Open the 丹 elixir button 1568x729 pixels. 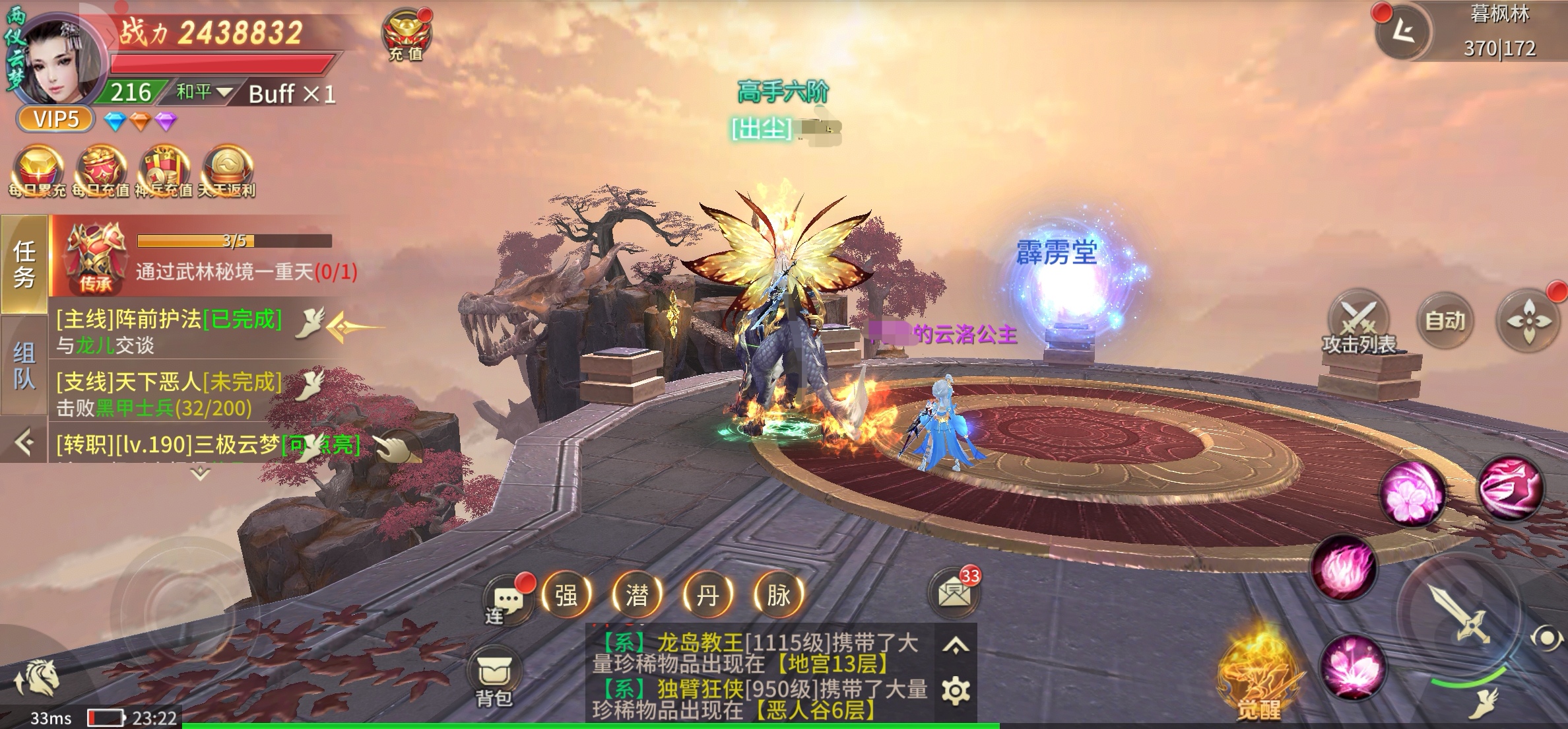point(707,595)
